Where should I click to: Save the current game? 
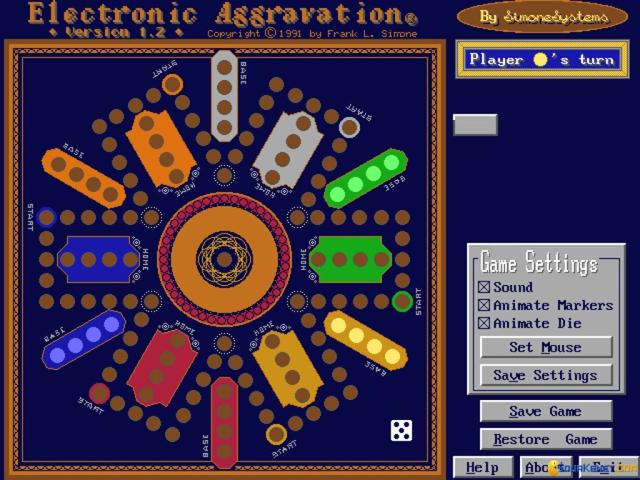pos(545,411)
